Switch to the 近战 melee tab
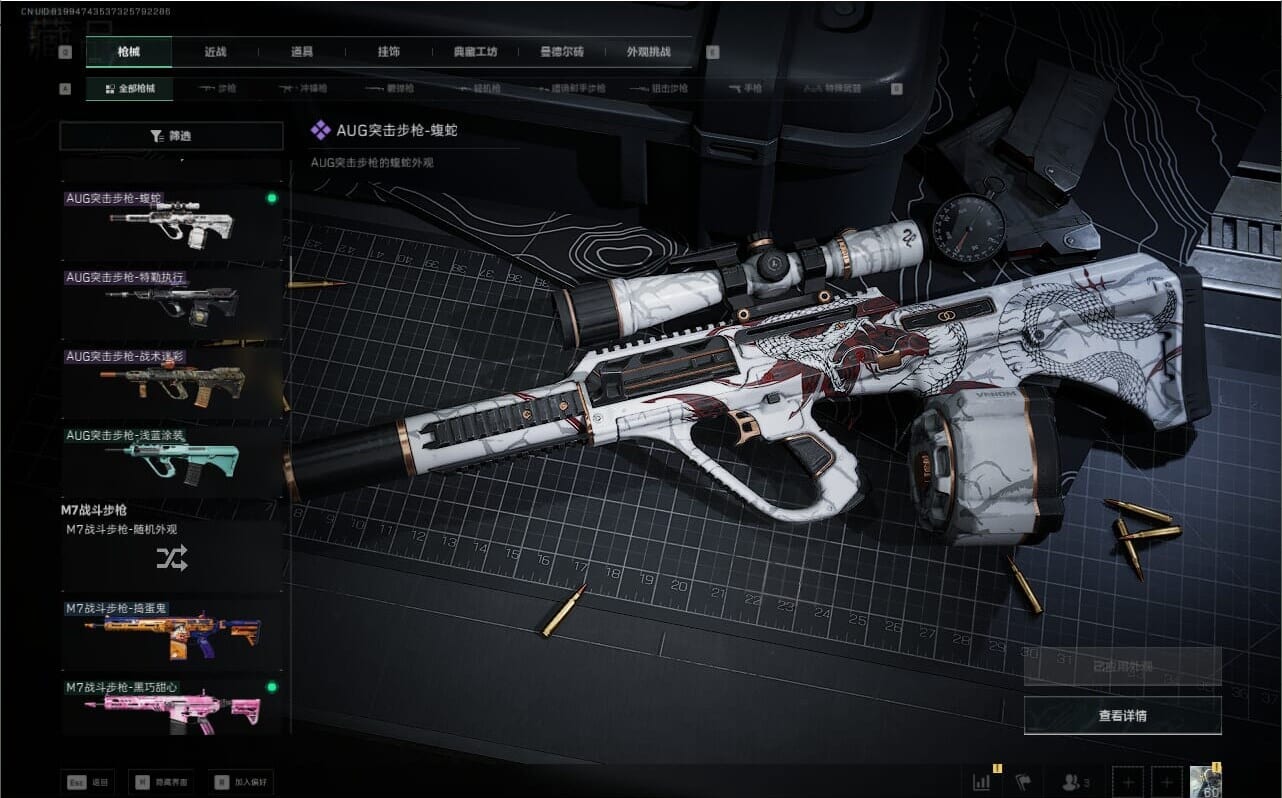 pyautogui.click(x=215, y=52)
